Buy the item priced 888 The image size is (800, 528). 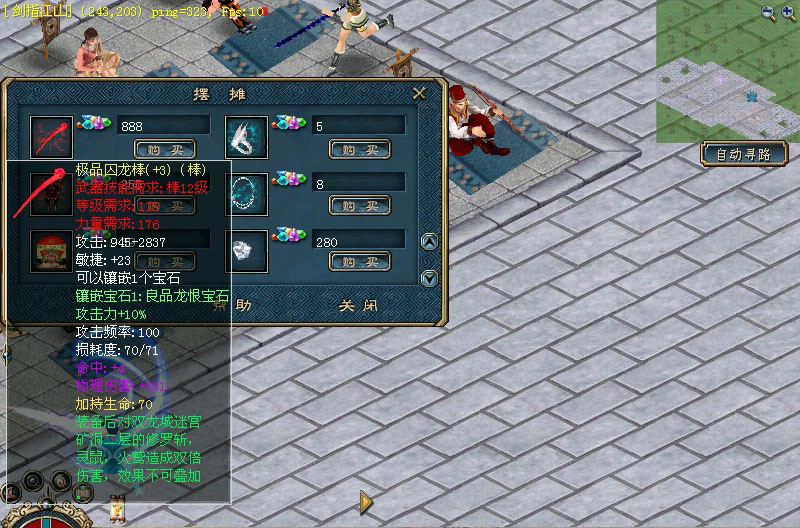click(x=165, y=149)
